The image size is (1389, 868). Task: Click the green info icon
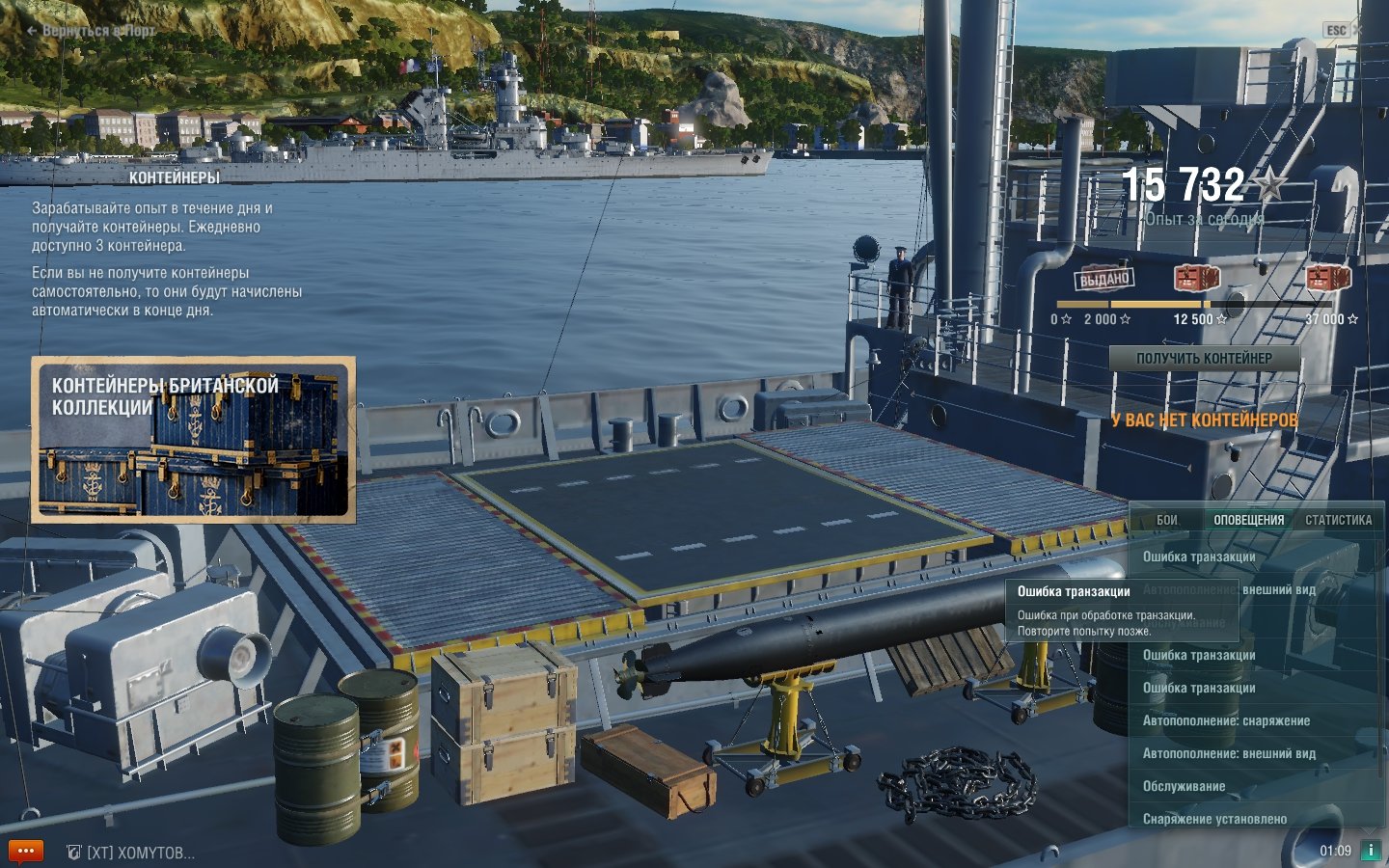[x=1370, y=851]
